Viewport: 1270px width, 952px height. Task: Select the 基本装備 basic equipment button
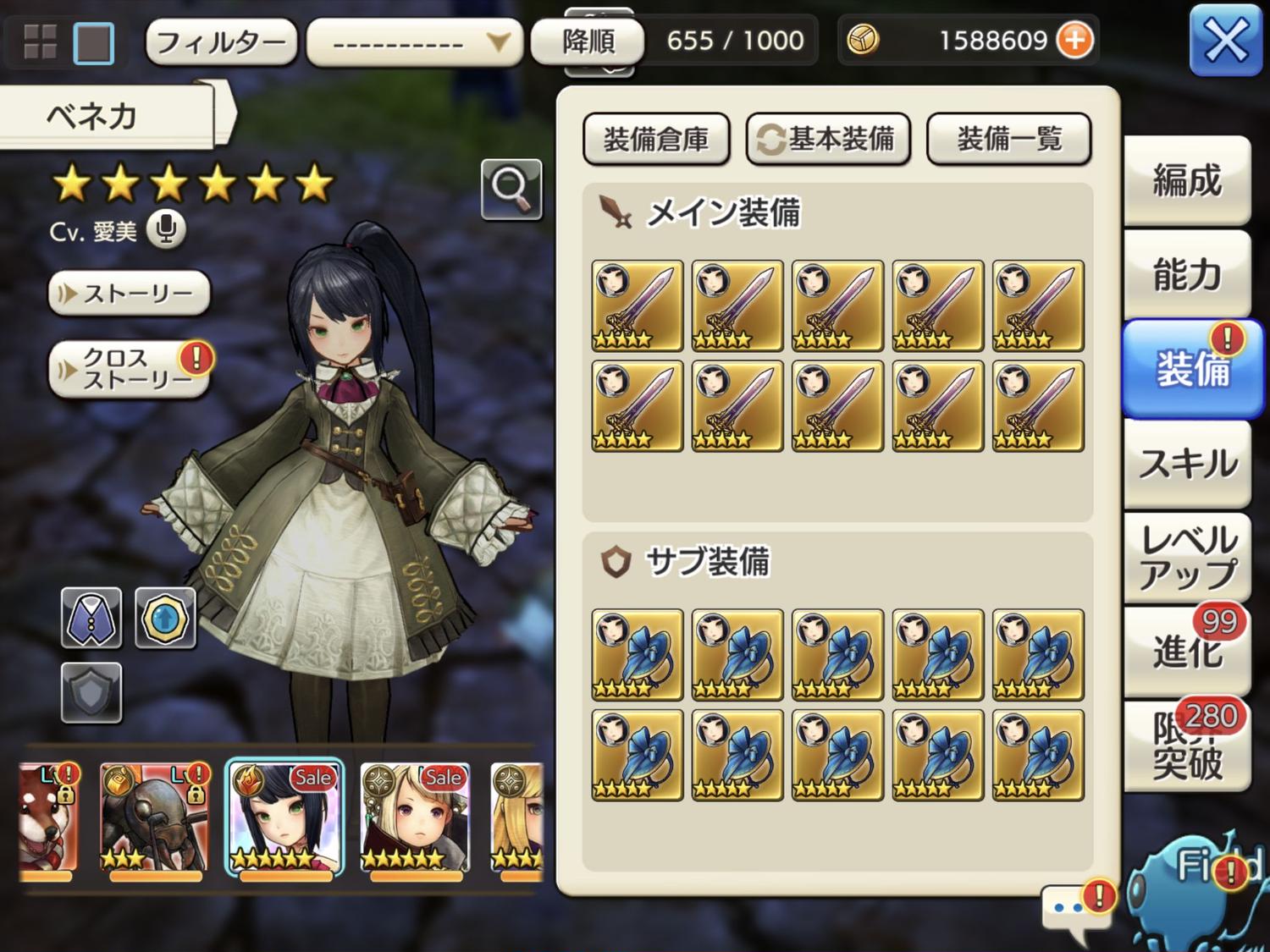coord(828,139)
